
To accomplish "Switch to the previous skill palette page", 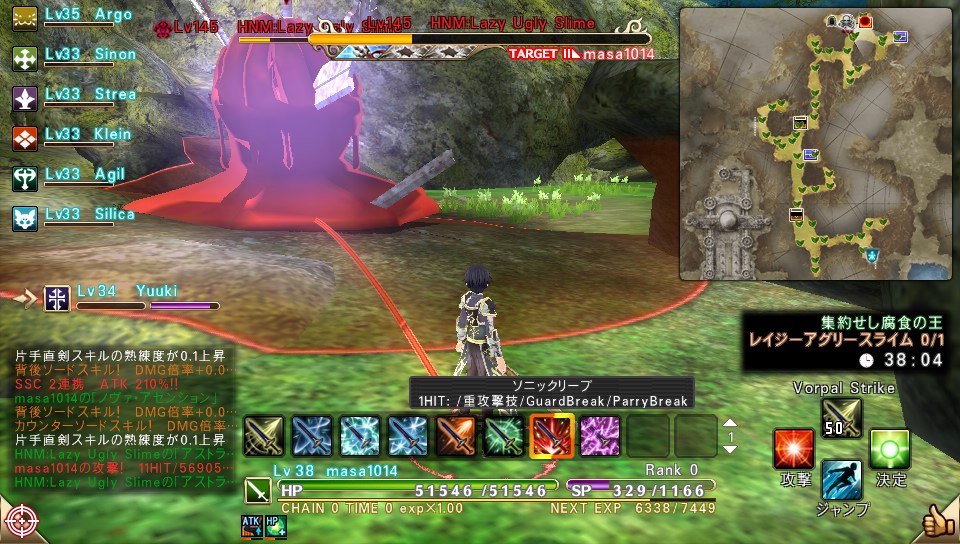I will [x=729, y=422].
